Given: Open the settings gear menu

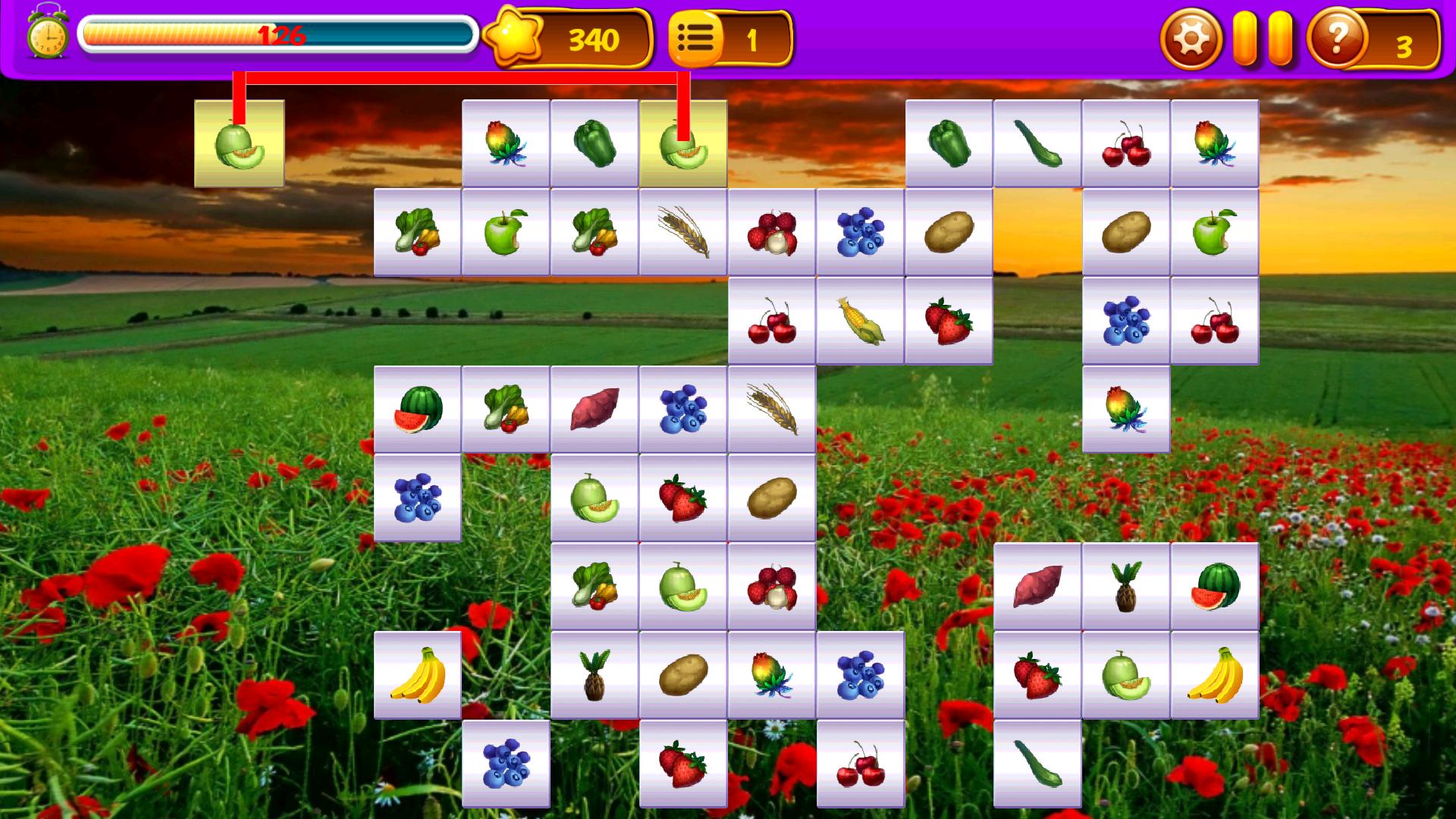Looking at the screenshot, I should tap(1191, 36).
